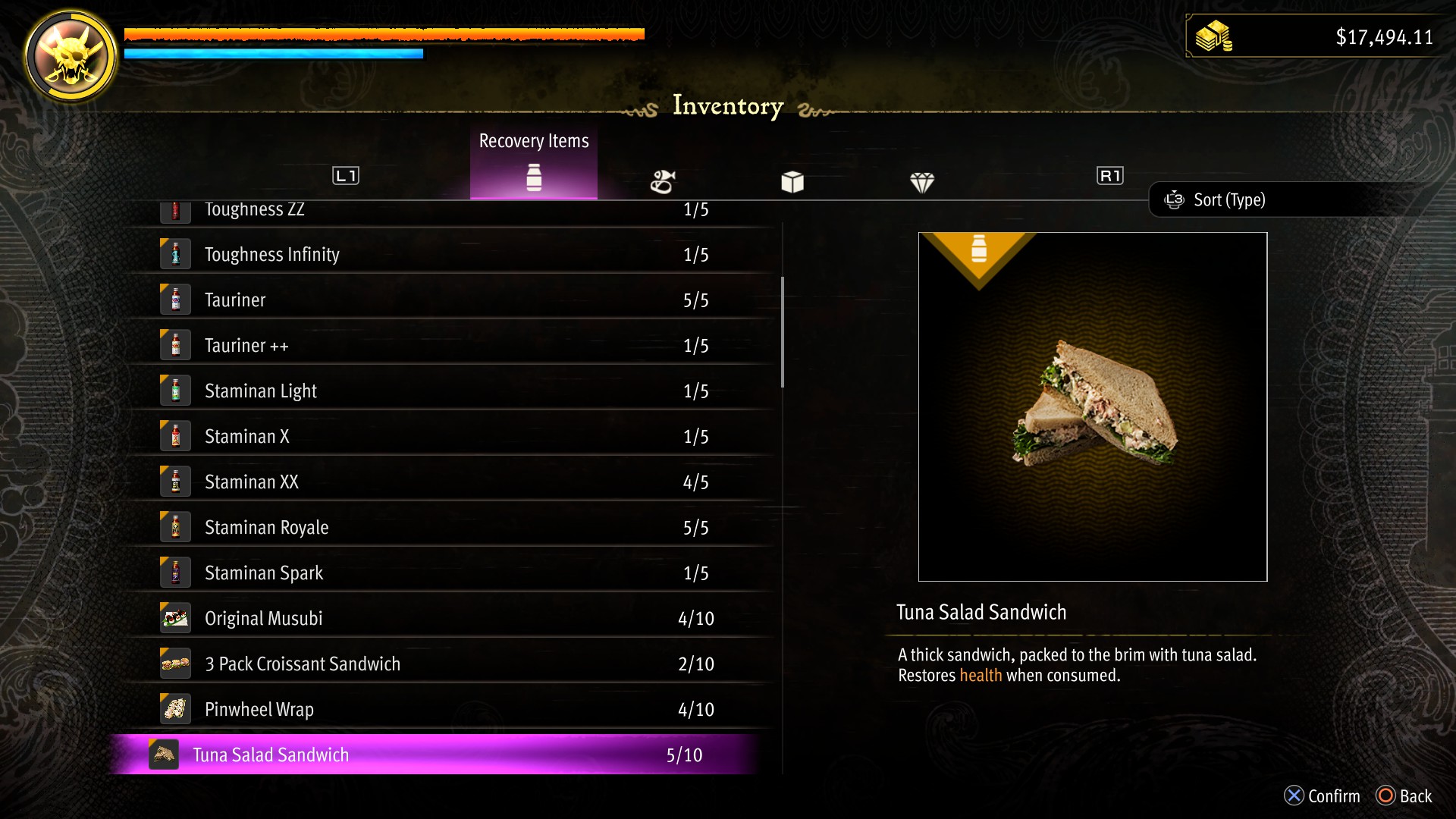
Task: Open the diamond valuables tab
Action: point(922,182)
